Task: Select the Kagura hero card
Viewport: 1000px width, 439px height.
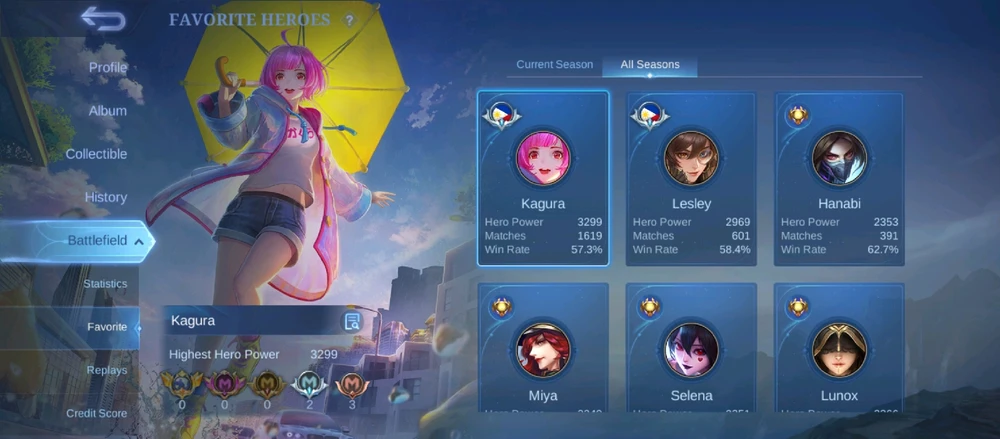Action: (x=543, y=180)
